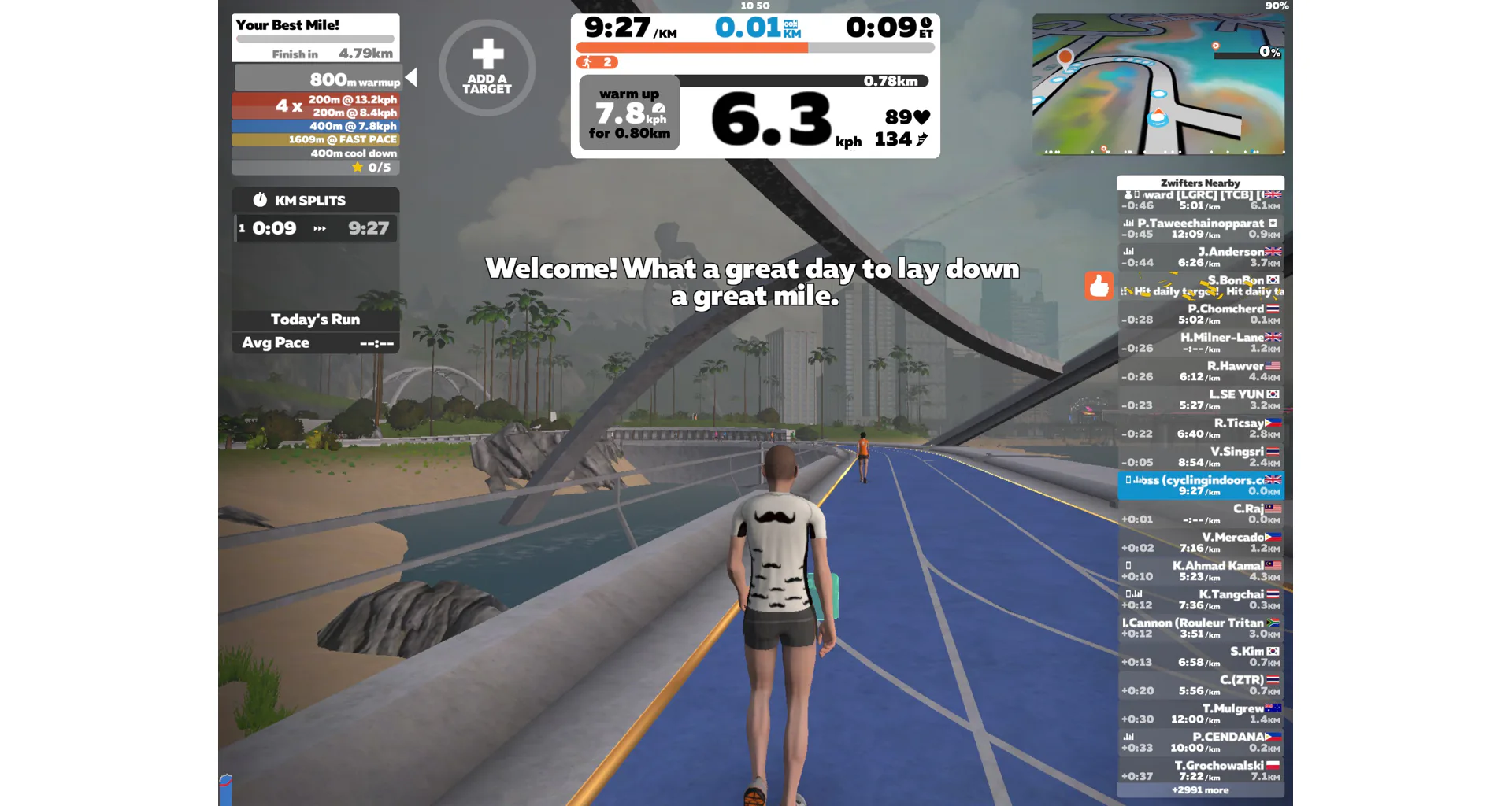Screen dimensions: 1512x806
Task: Select P.Taweechainopparat in Zwifters Nearby
Action: 1200,228
